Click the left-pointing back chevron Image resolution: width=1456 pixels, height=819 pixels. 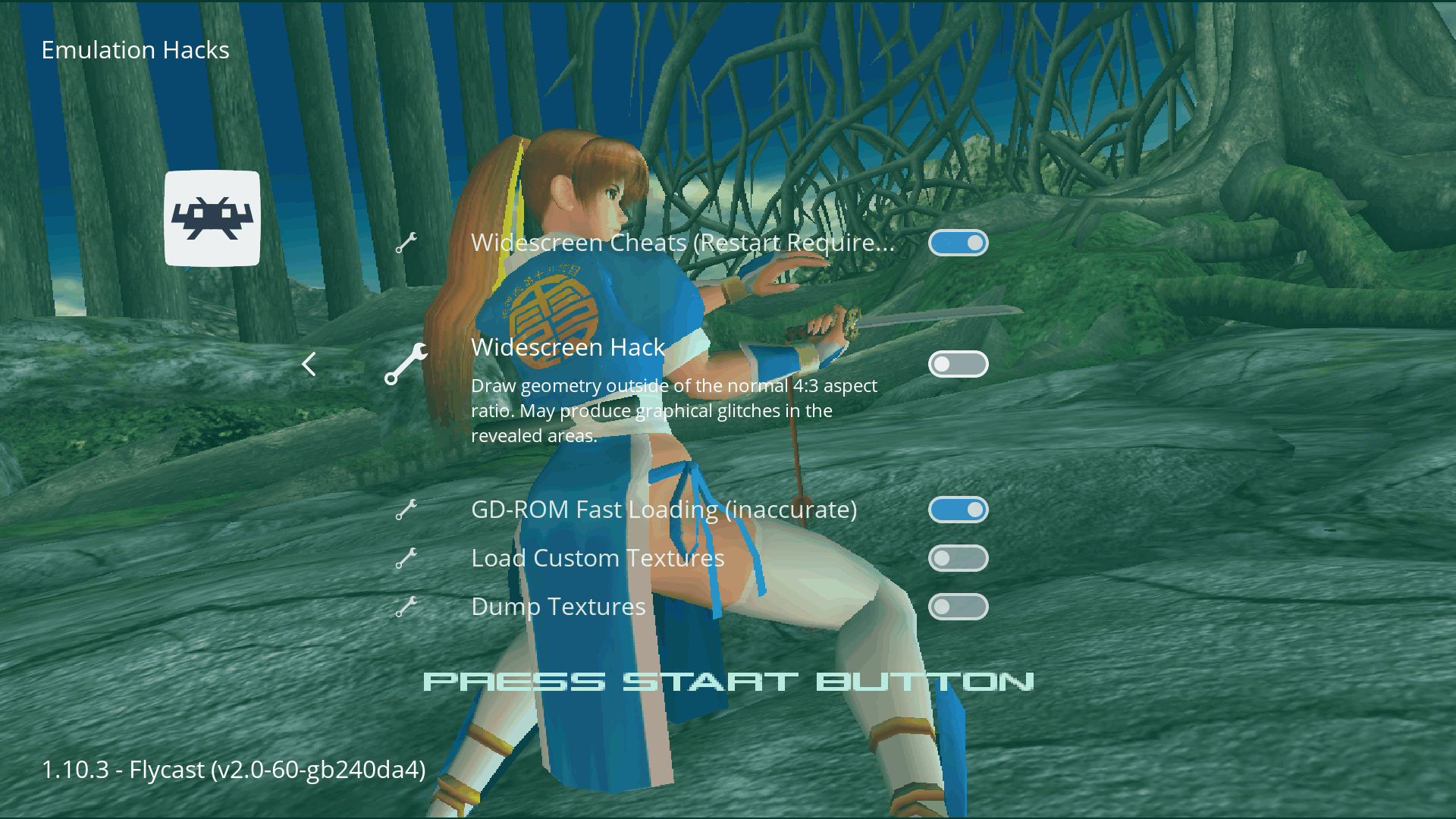309,364
